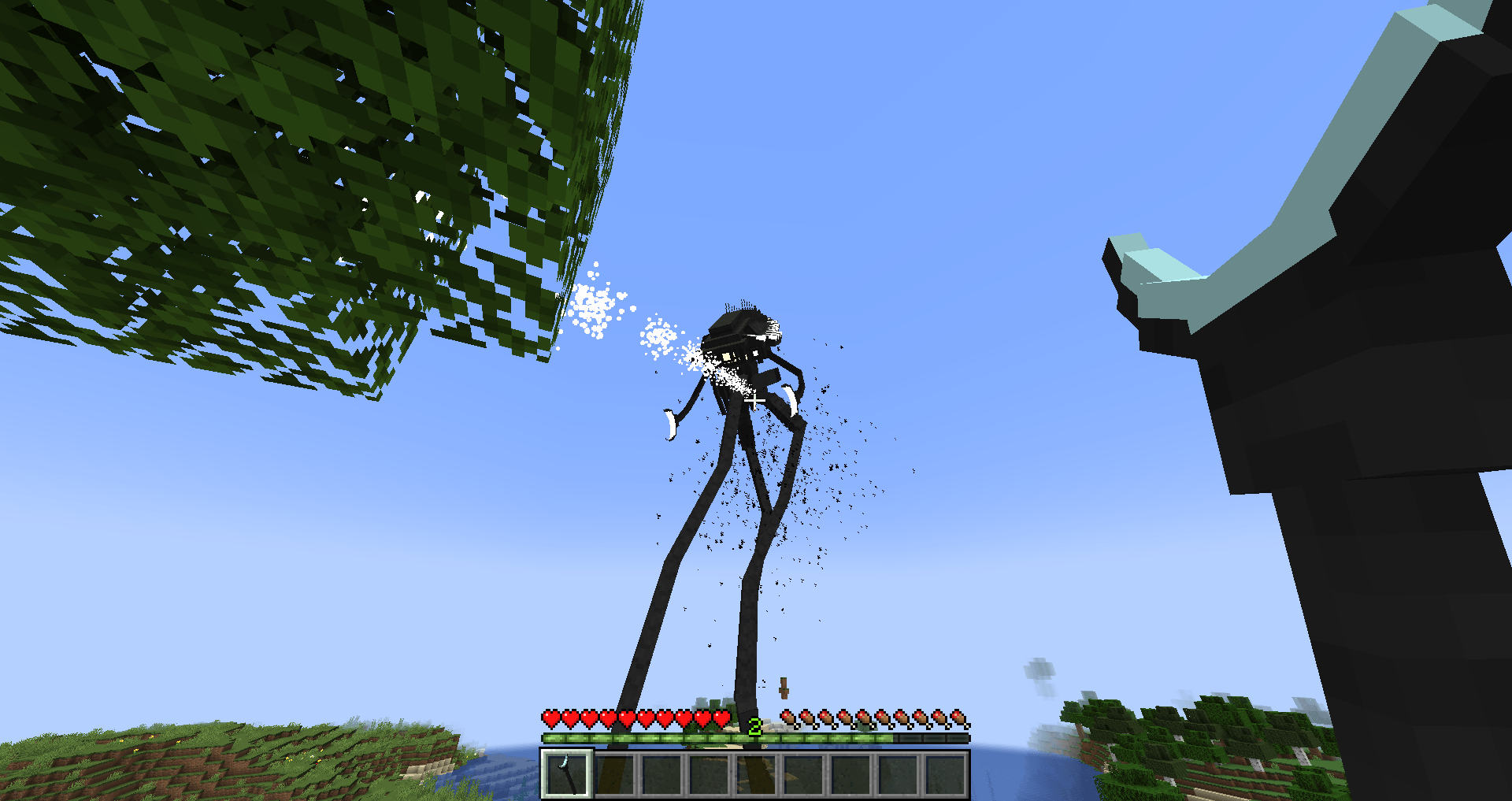Click the first drumstick in the hunger bar
The image size is (1512, 801).
point(789,718)
